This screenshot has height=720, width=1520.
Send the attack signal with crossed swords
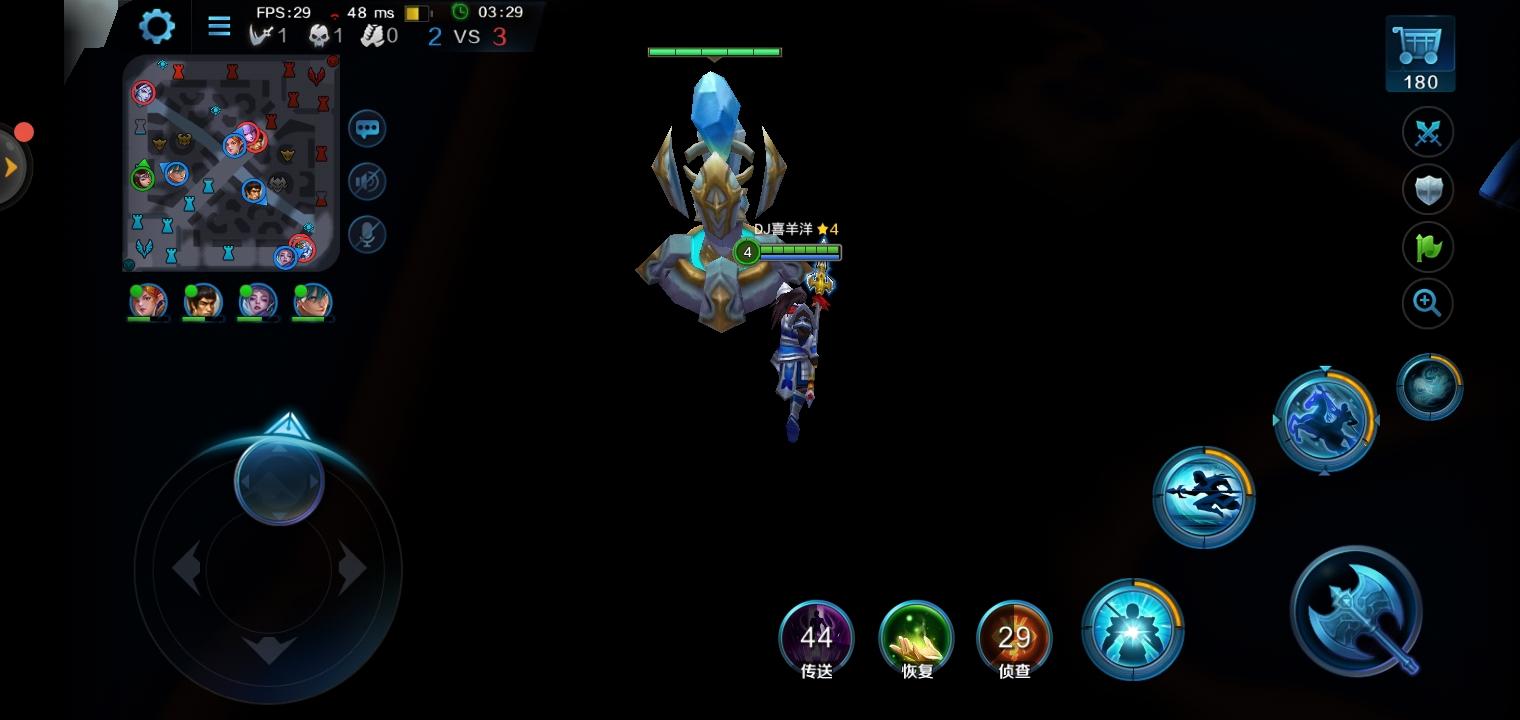point(1427,132)
